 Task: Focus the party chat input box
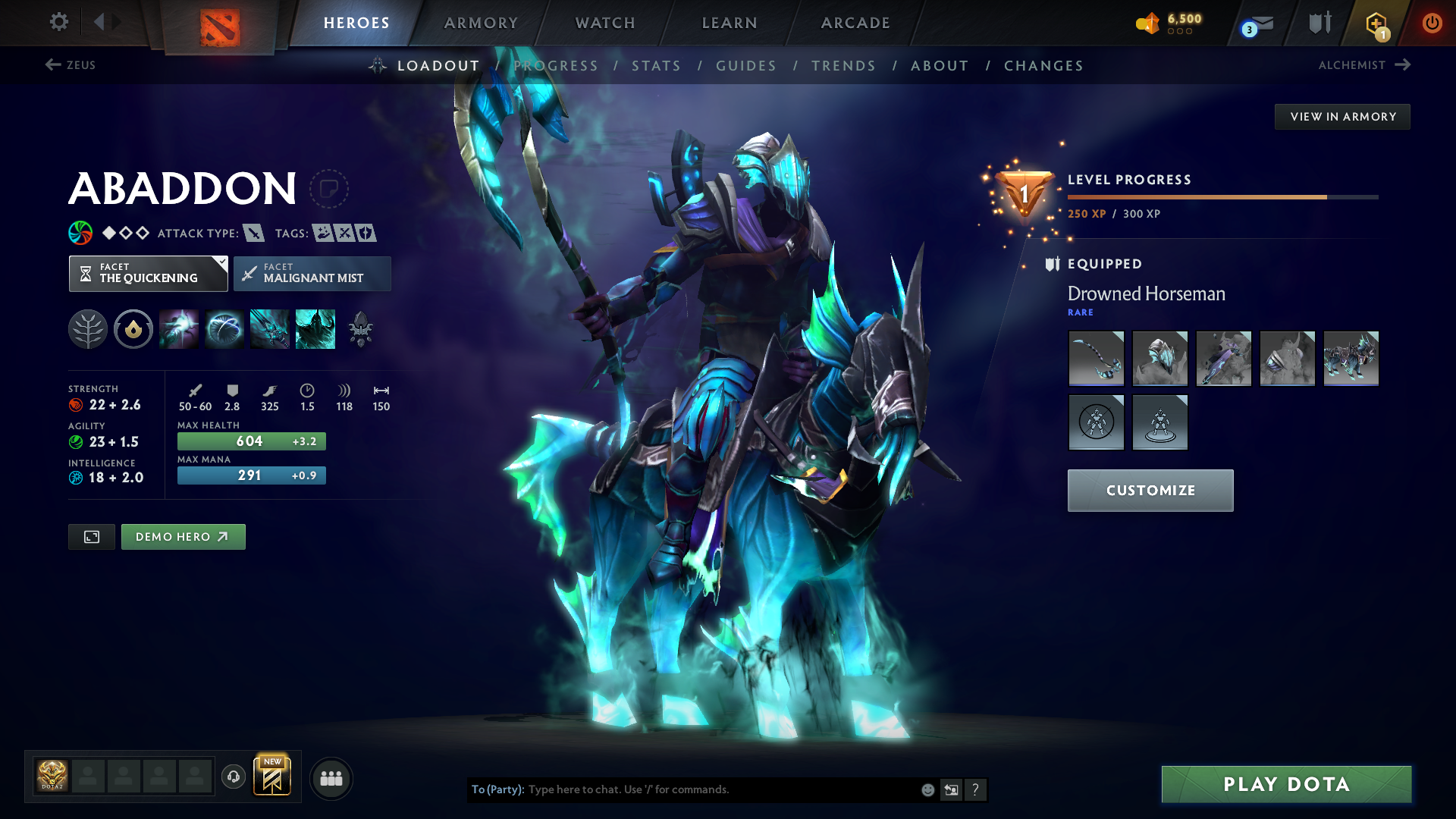(720, 789)
